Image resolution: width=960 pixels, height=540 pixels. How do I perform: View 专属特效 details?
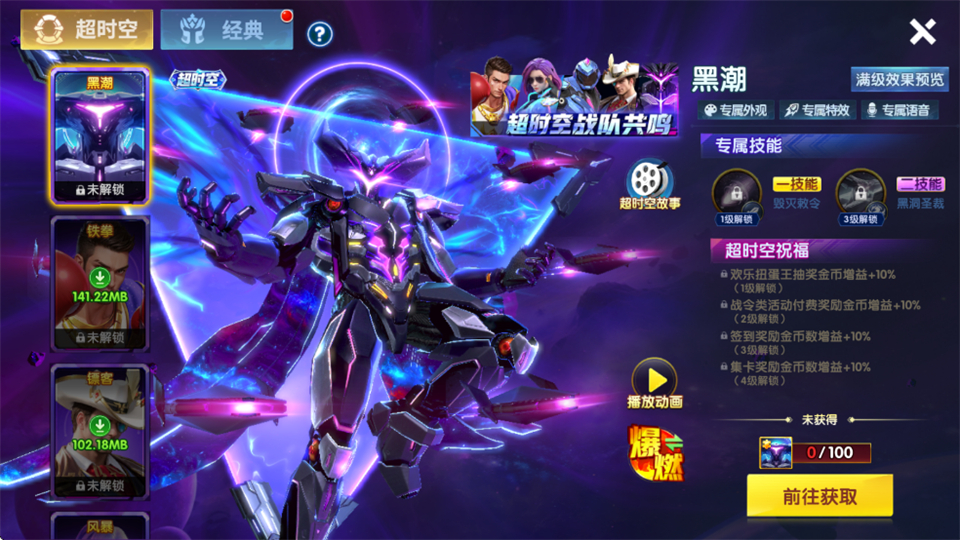coord(817,110)
